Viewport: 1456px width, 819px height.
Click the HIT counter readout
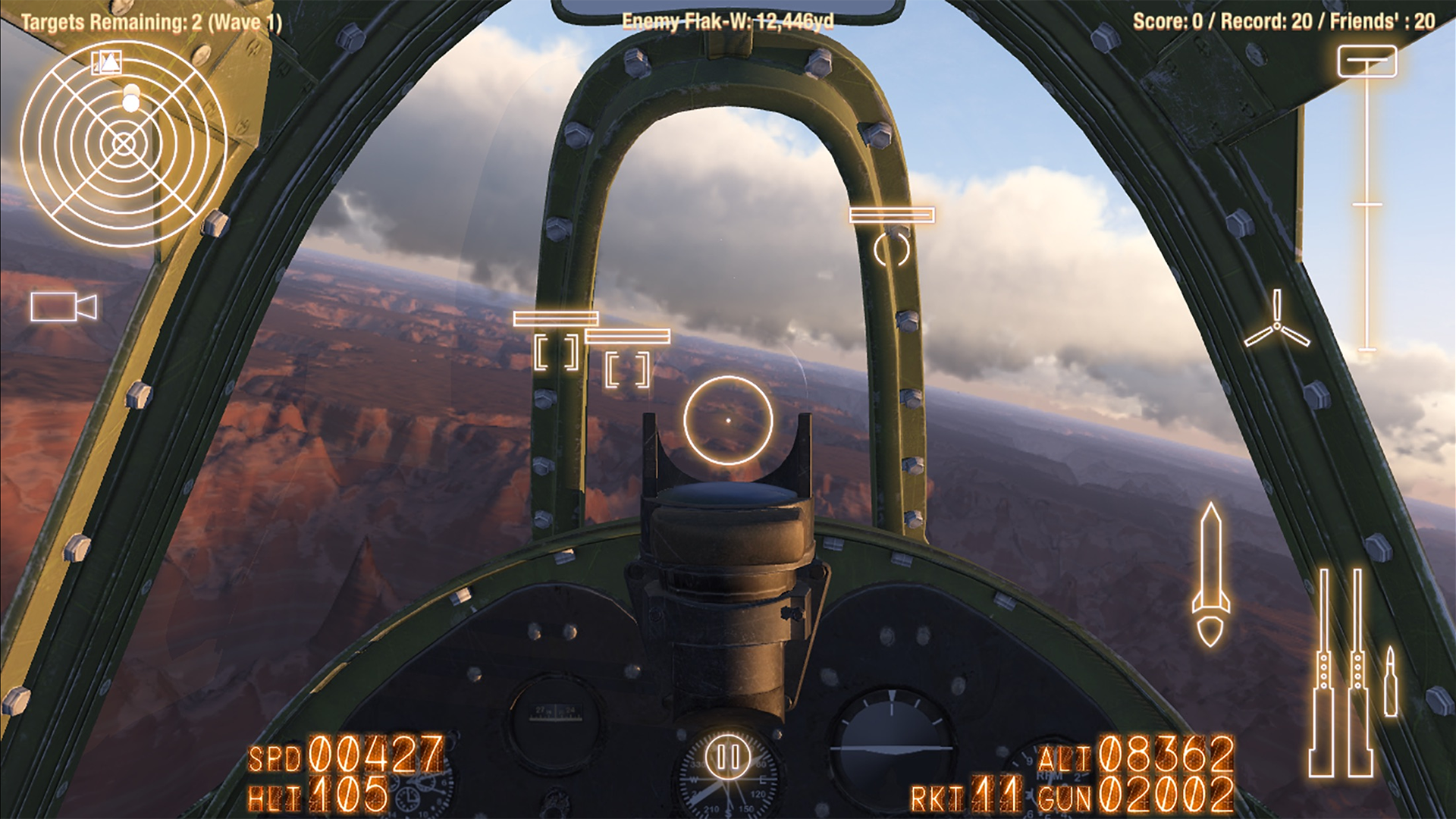(x=318, y=794)
